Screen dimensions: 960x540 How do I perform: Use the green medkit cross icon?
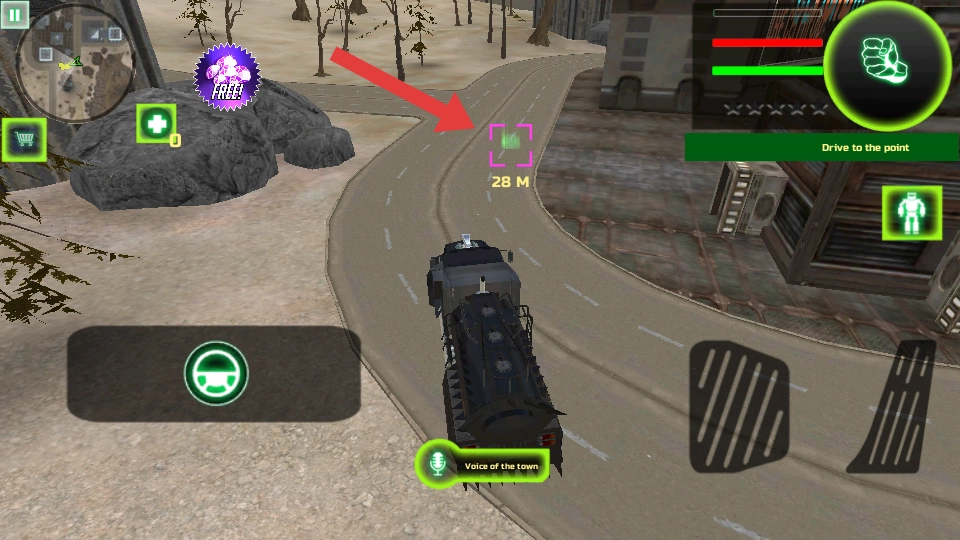[x=156, y=124]
